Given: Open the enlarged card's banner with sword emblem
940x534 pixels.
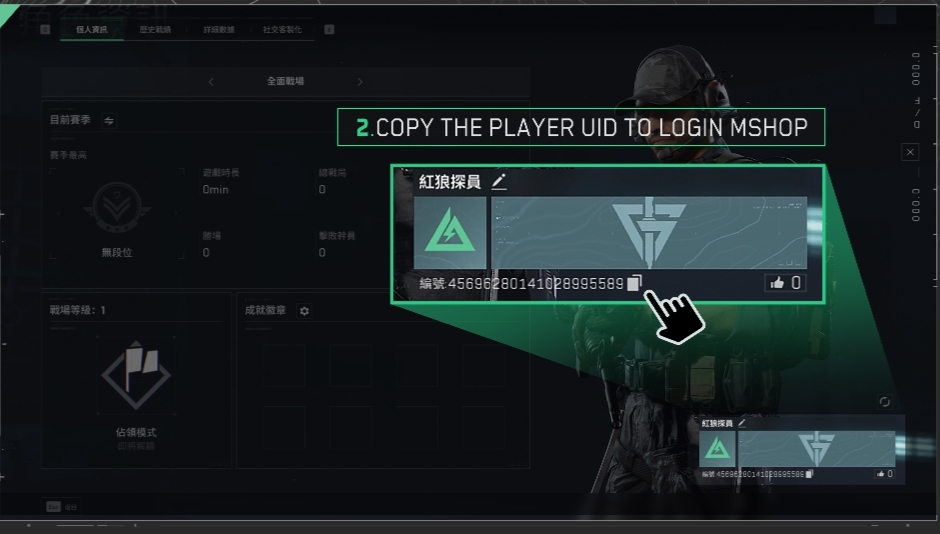Looking at the screenshot, I should coord(648,233).
